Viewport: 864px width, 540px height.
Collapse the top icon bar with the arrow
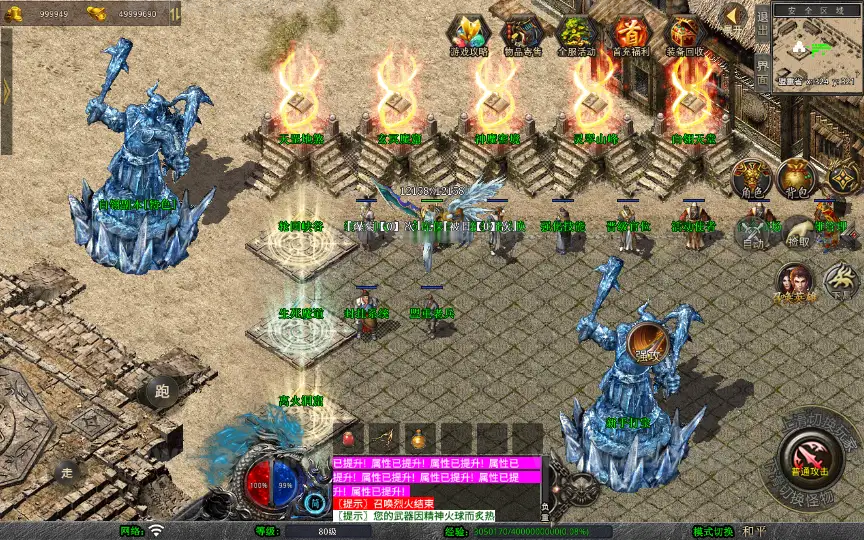tap(735, 17)
